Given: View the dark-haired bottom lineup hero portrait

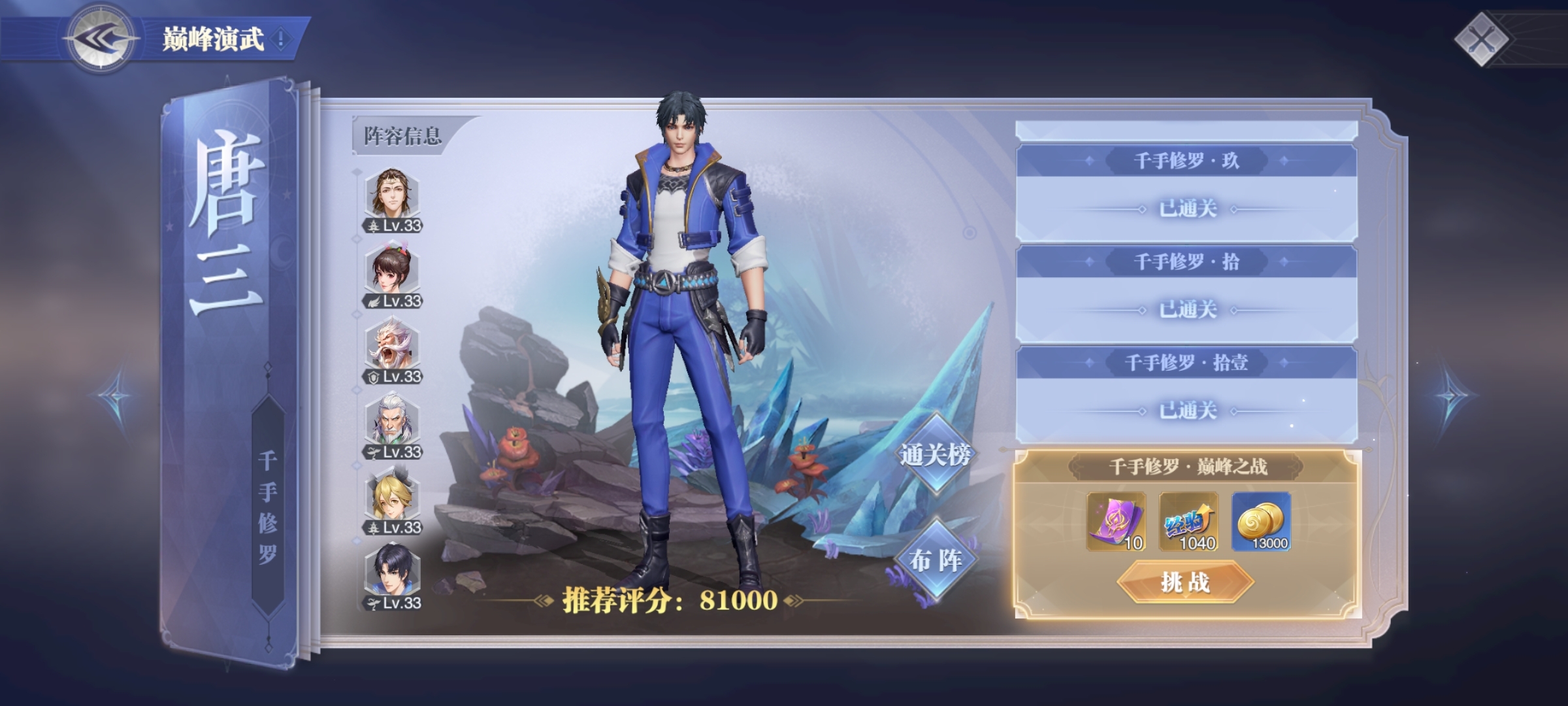Looking at the screenshot, I should 392,574.
